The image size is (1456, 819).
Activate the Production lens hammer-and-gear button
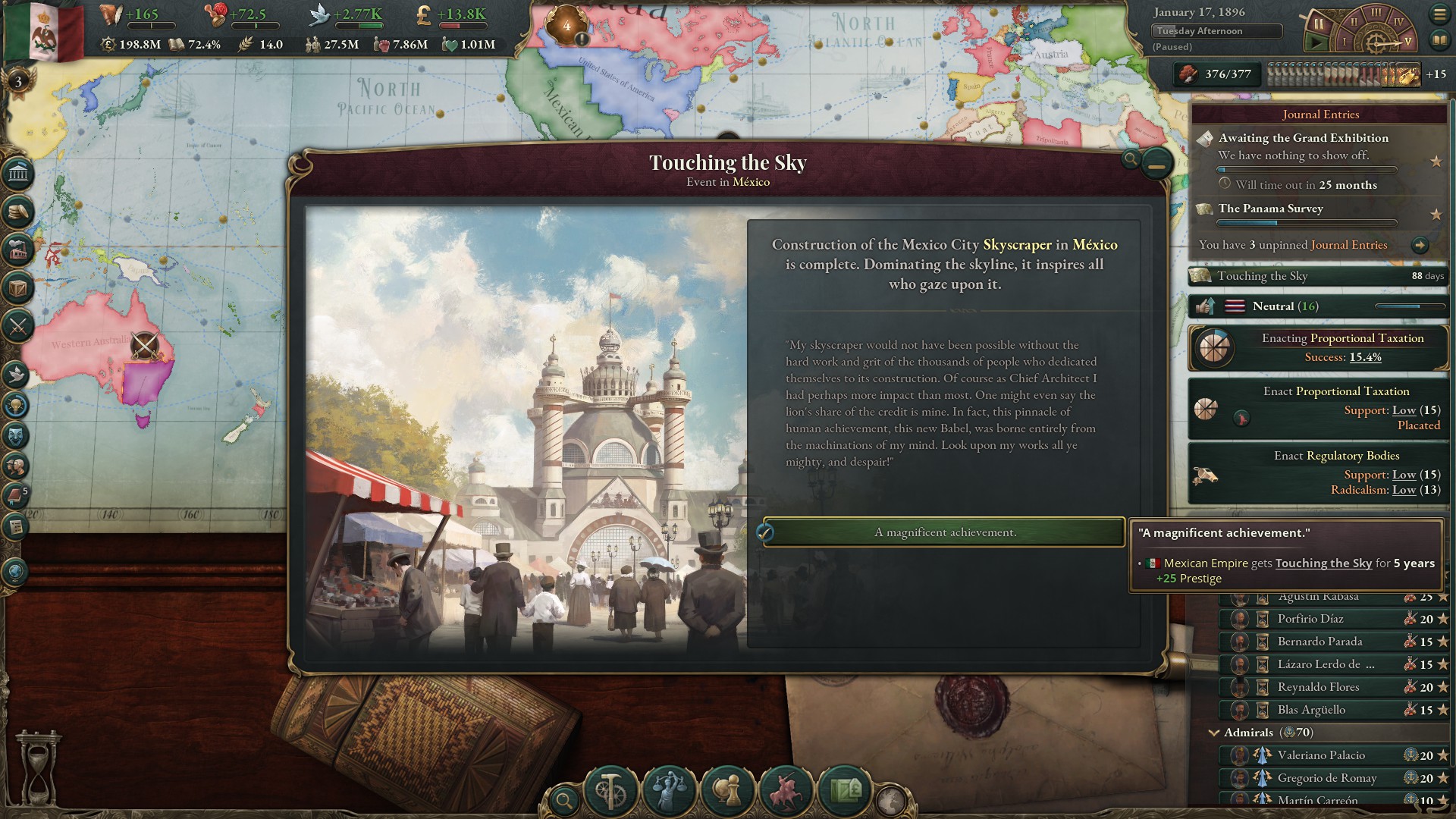click(610, 790)
